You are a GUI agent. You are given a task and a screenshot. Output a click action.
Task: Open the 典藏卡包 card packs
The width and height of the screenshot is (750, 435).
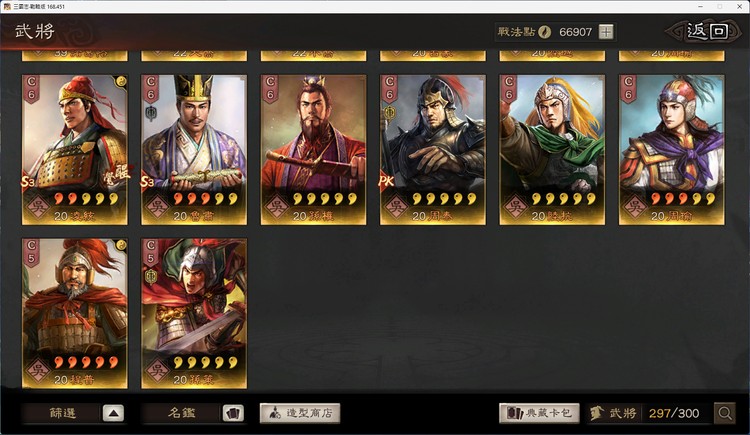tap(539, 413)
